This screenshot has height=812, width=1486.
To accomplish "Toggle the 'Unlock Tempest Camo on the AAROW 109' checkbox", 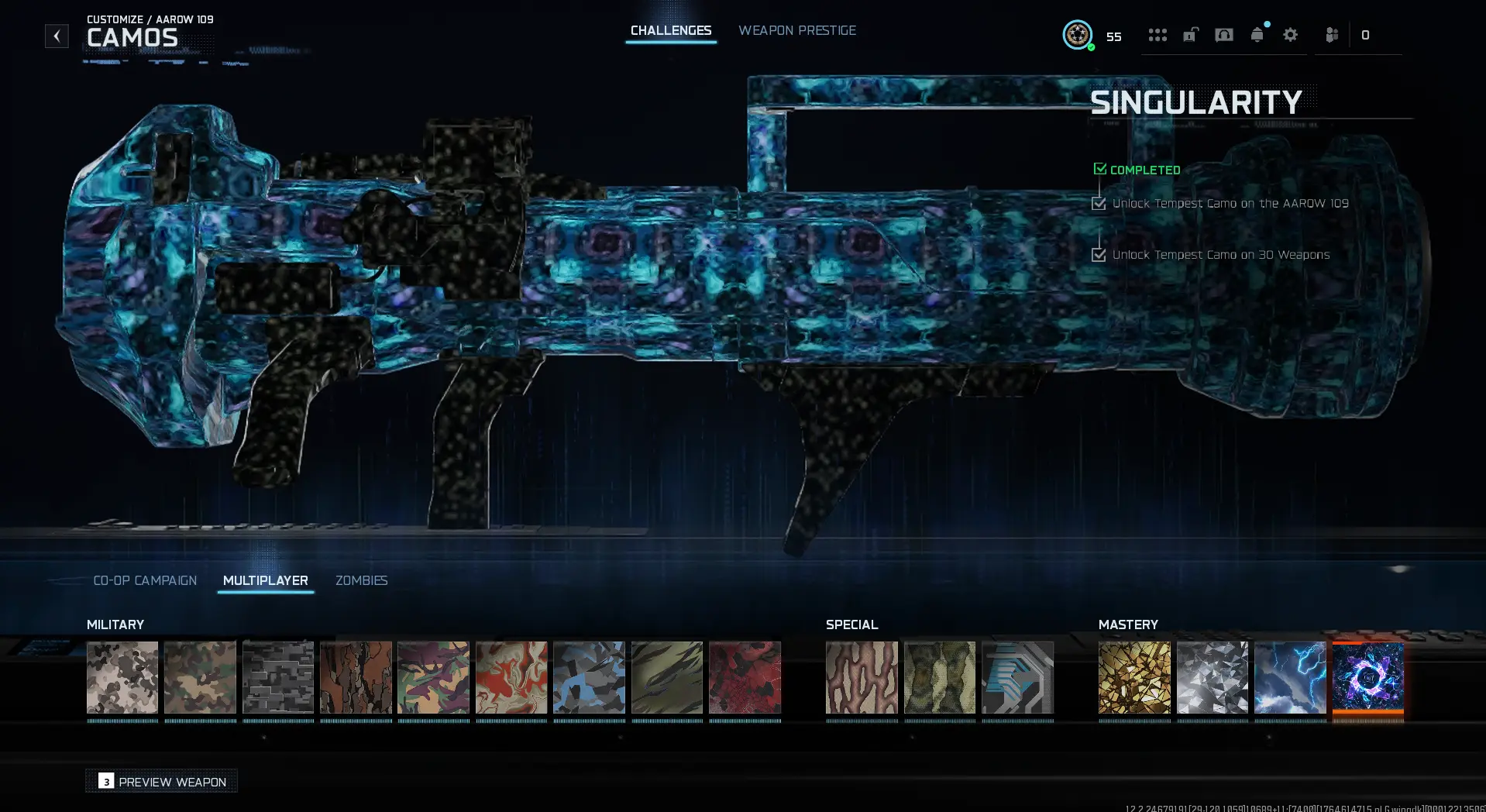I will [1099, 203].
